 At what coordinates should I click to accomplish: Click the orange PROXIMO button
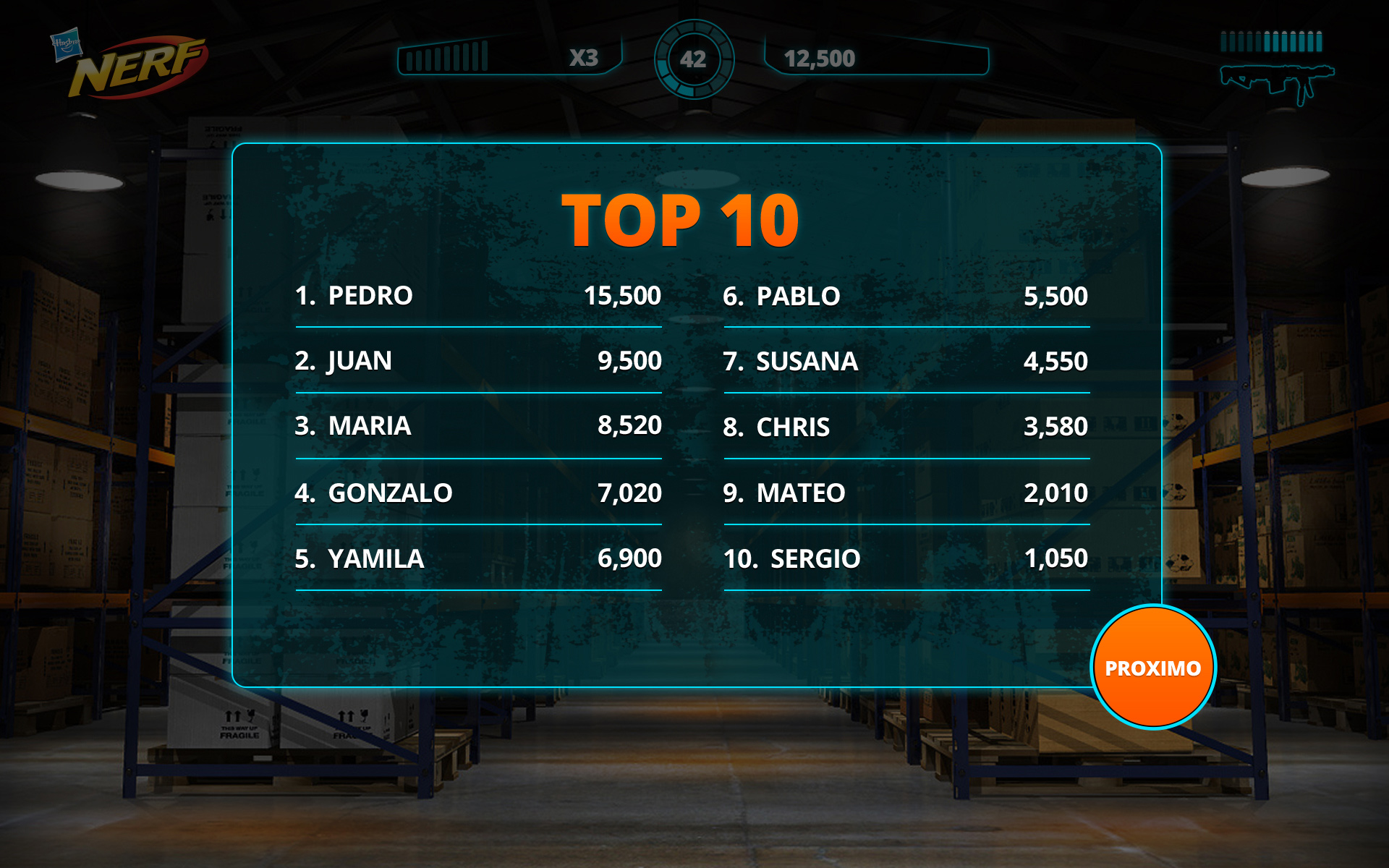(1152, 667)
